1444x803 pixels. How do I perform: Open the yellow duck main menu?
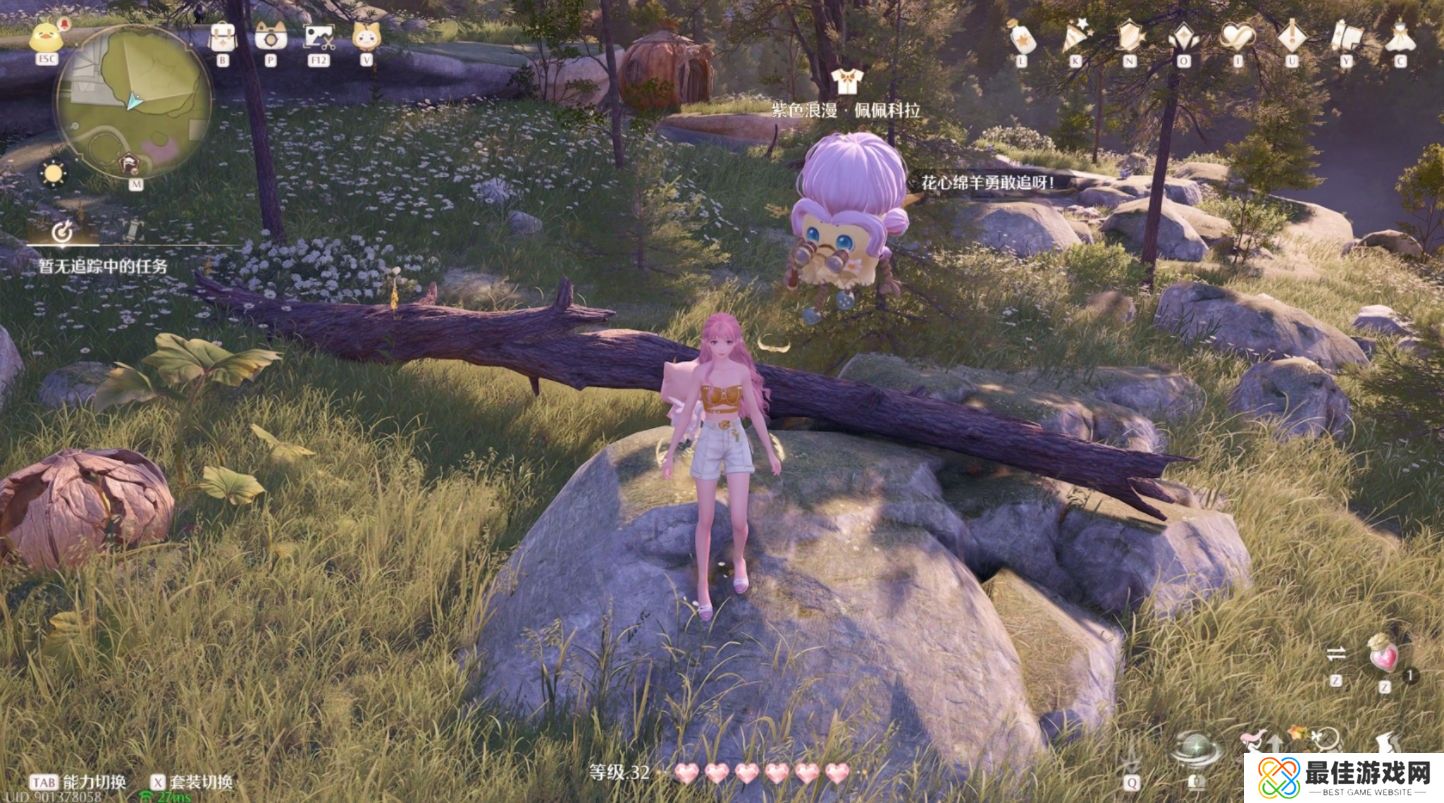pyautogui.click(x=44, y=37)
